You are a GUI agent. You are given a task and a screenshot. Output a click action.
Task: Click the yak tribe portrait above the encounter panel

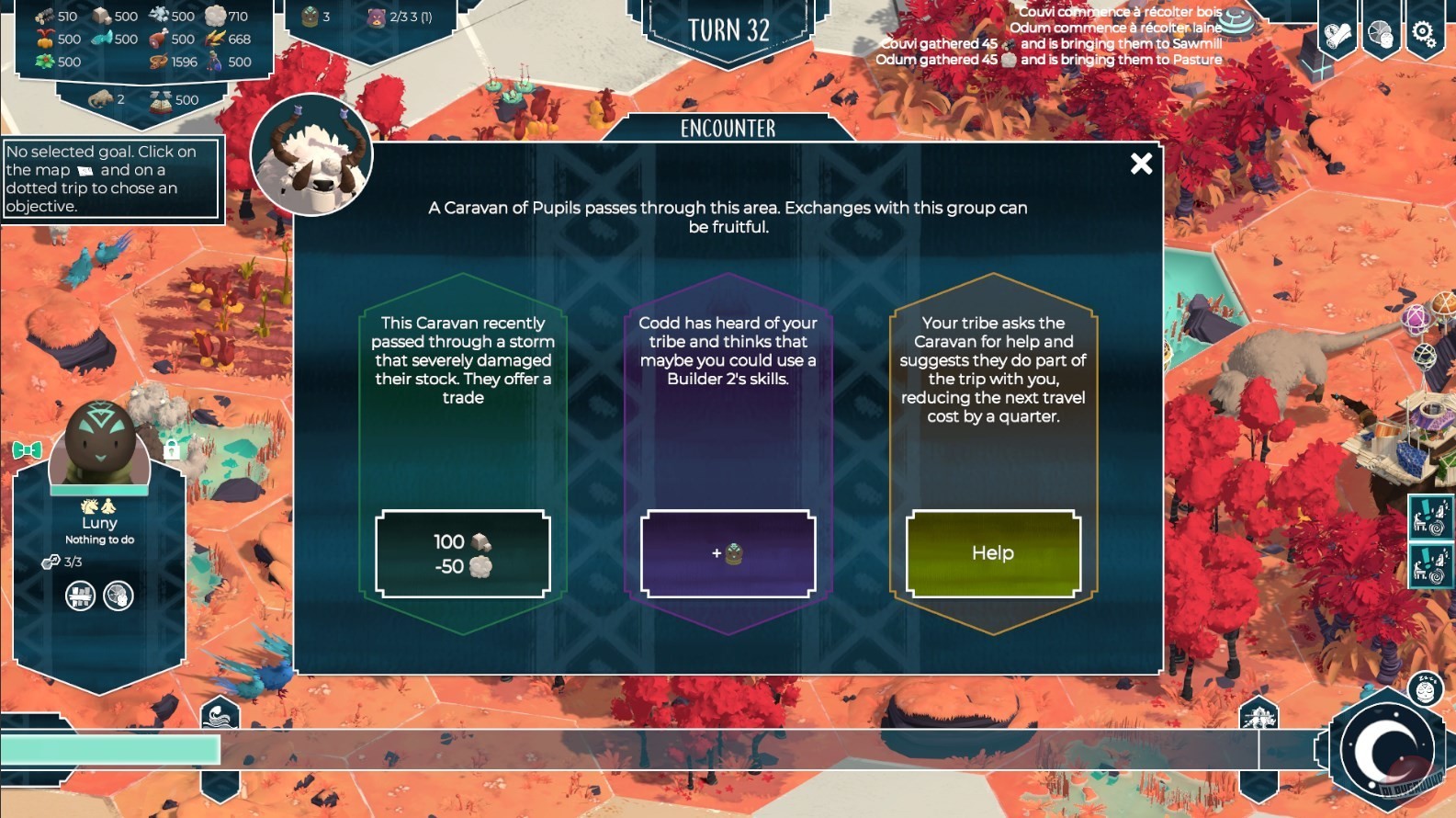pos(310,156)
